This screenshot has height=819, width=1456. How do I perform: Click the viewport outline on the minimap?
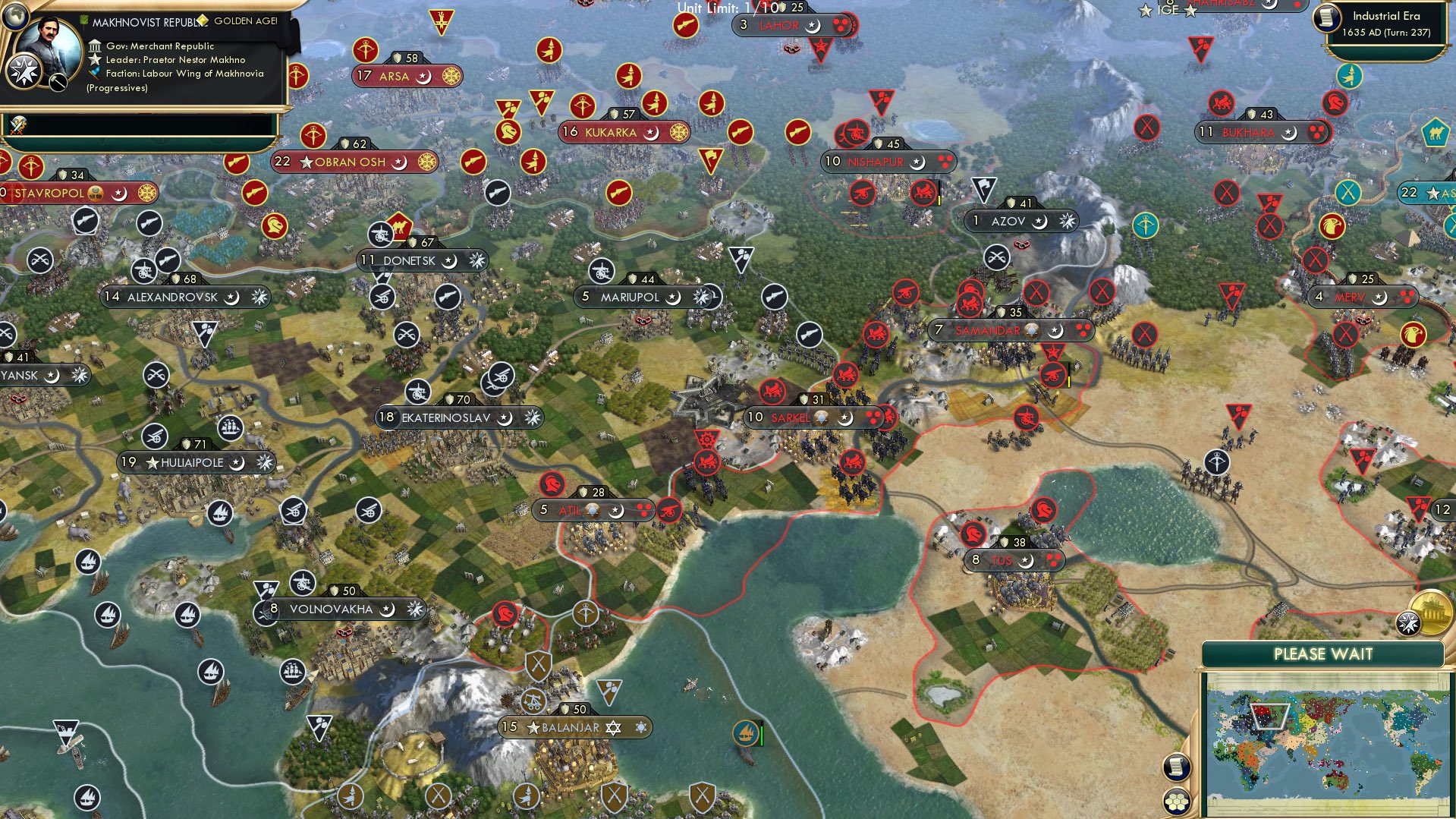[1269, 717]
